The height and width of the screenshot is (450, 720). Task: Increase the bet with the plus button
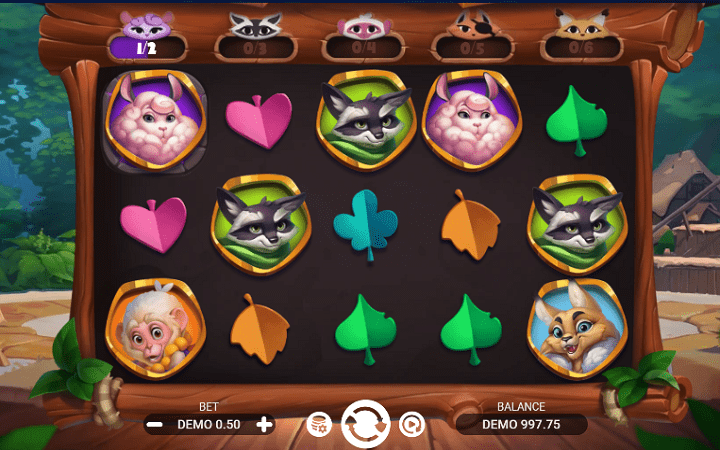point(264,424)
